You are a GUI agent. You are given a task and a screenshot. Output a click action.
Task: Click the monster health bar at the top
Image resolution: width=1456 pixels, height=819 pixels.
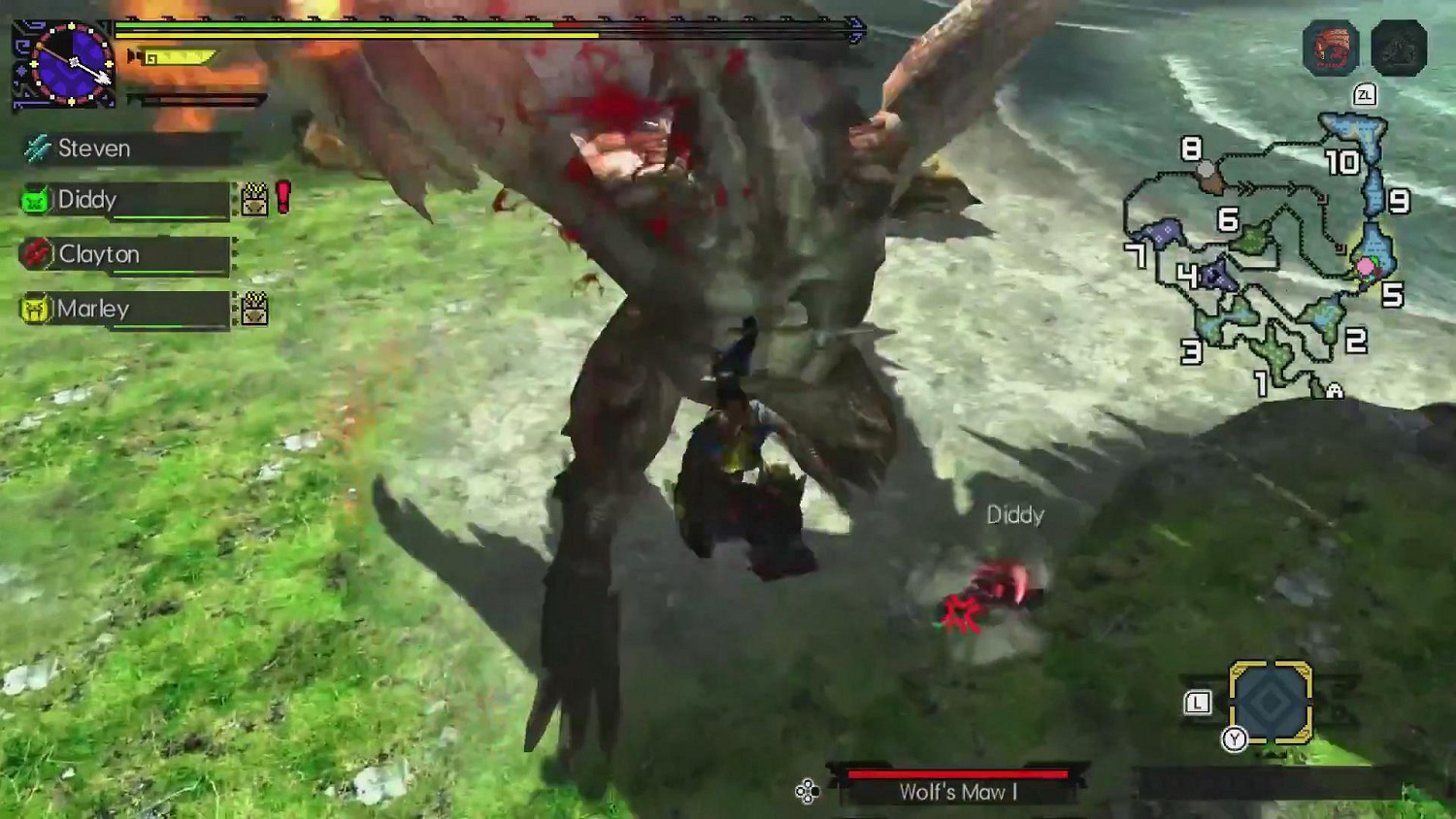[x=485, y=26]
